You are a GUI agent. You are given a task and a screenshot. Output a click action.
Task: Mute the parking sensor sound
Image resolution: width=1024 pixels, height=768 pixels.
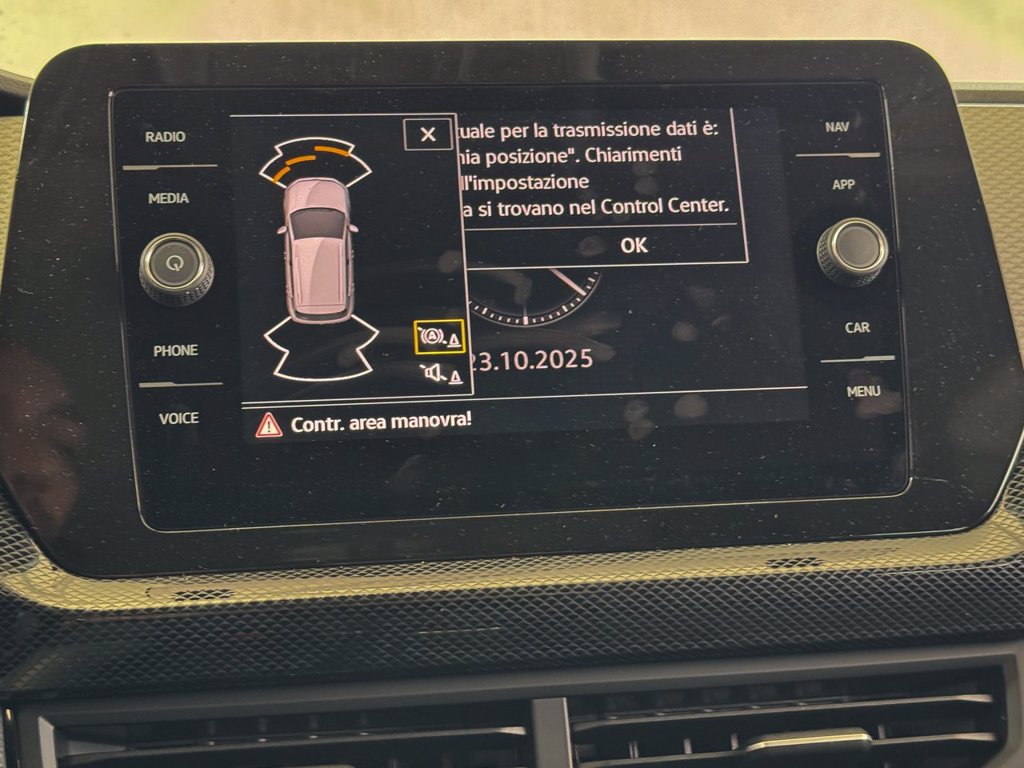point(440,375)
